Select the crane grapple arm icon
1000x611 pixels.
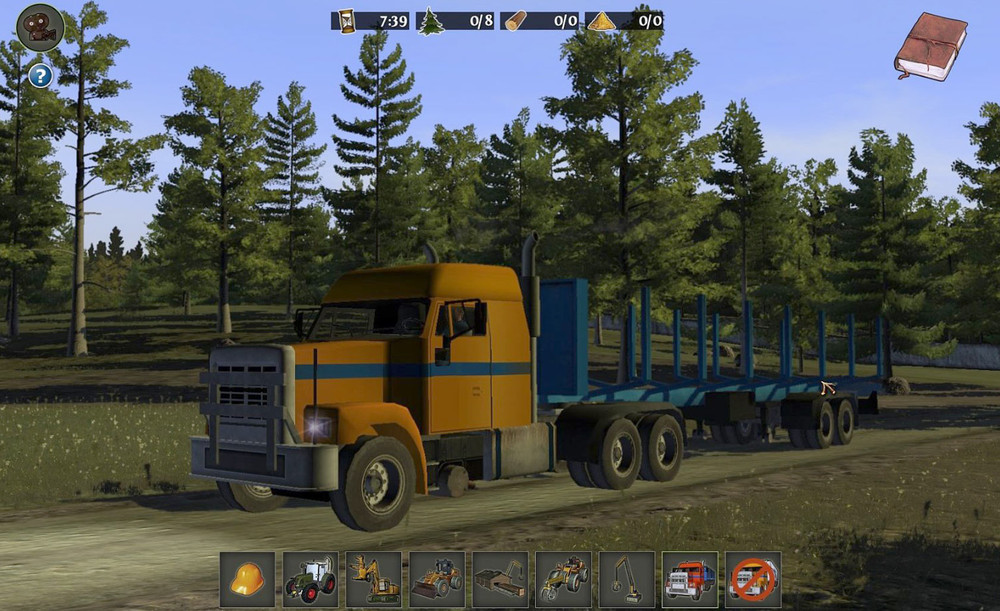point(627,579)
